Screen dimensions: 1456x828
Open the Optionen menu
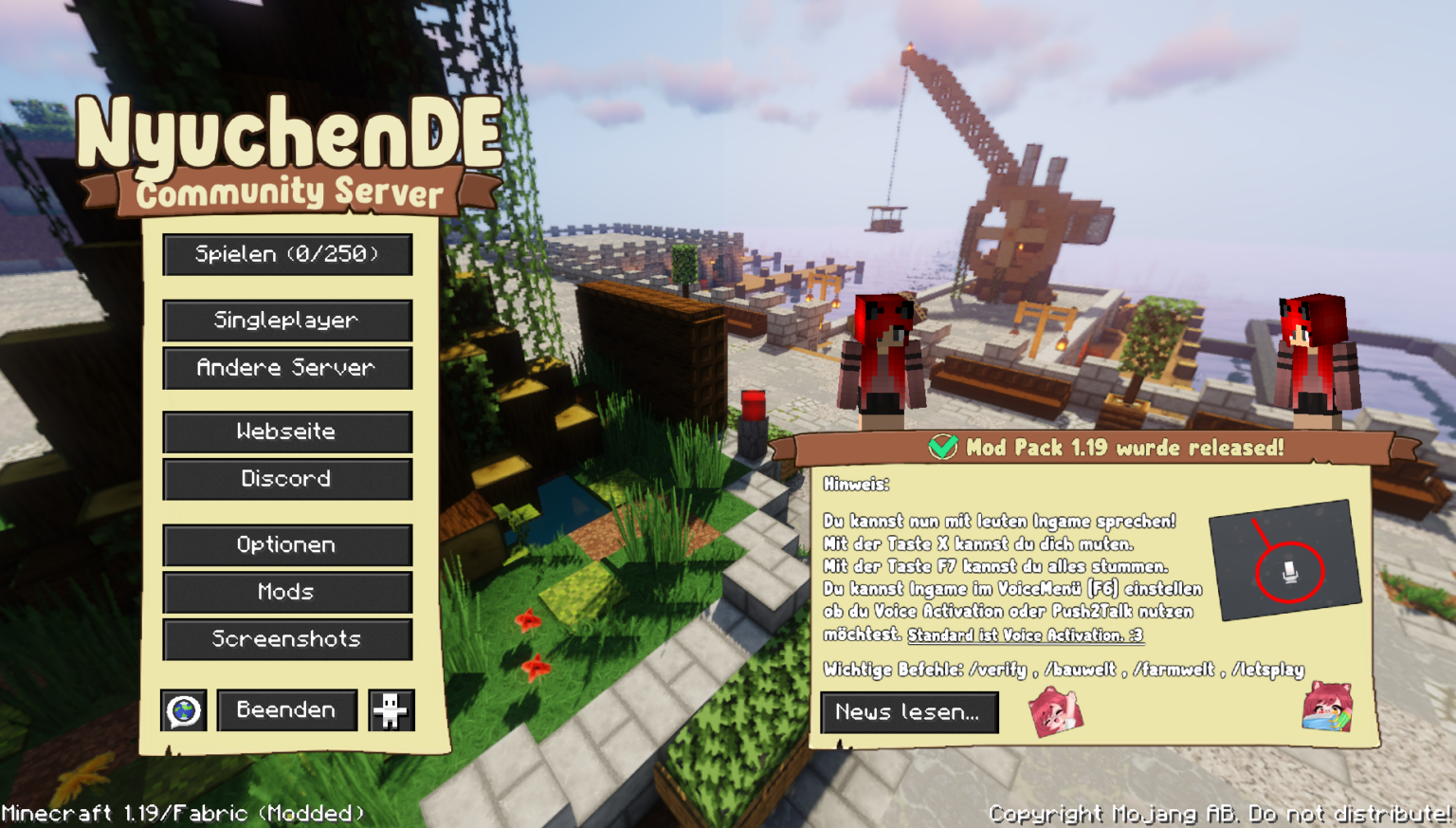pos(287,544)
